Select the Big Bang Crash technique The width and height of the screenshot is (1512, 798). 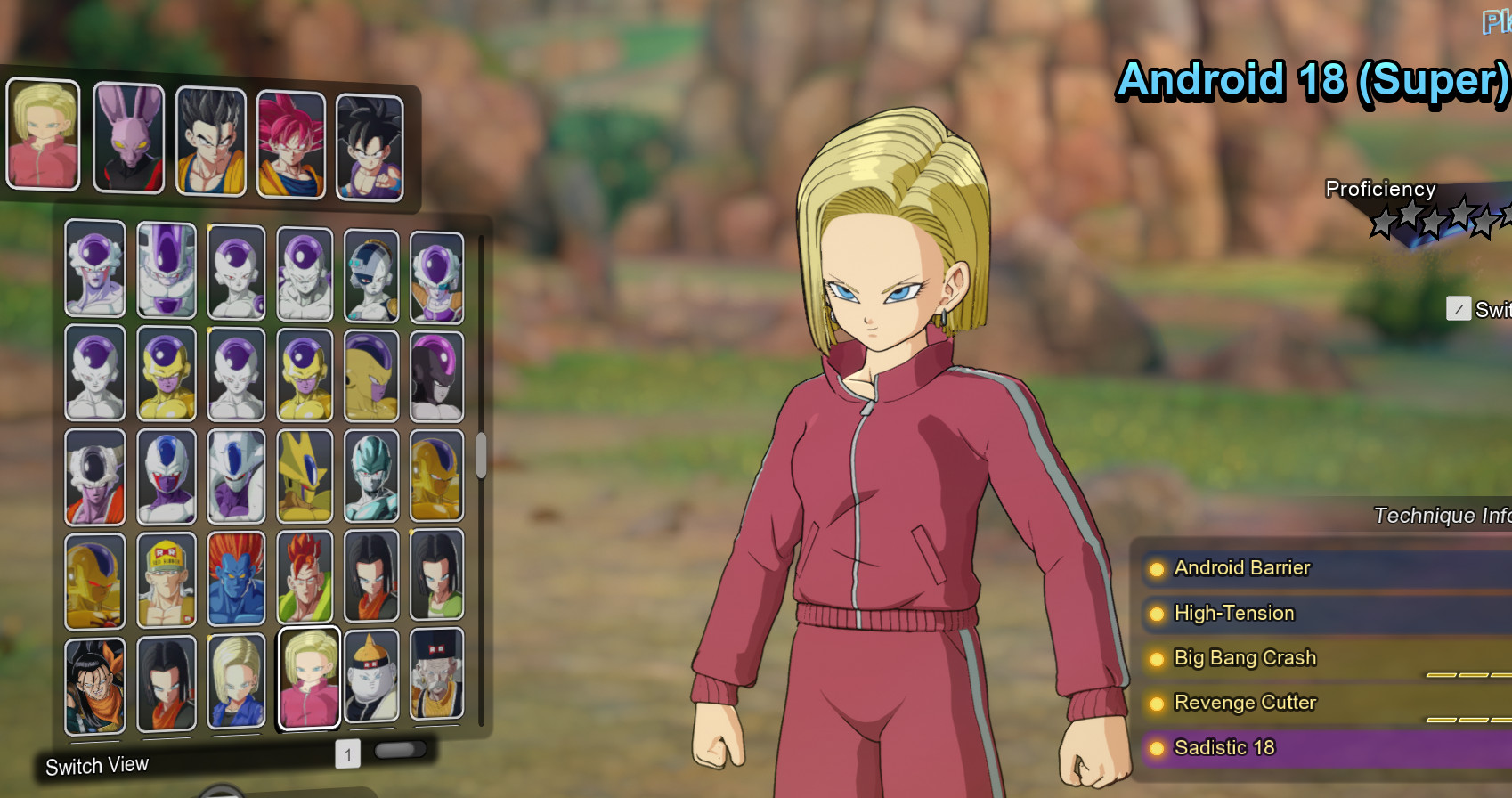pos(1244,658)
